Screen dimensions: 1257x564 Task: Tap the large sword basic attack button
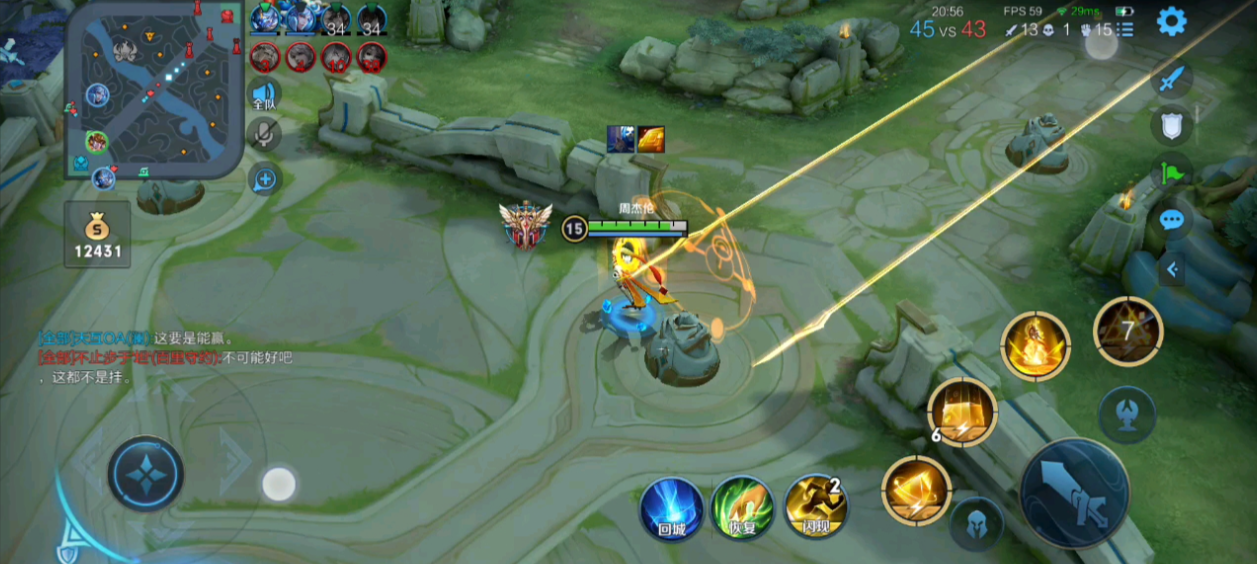coord(1075,492)
